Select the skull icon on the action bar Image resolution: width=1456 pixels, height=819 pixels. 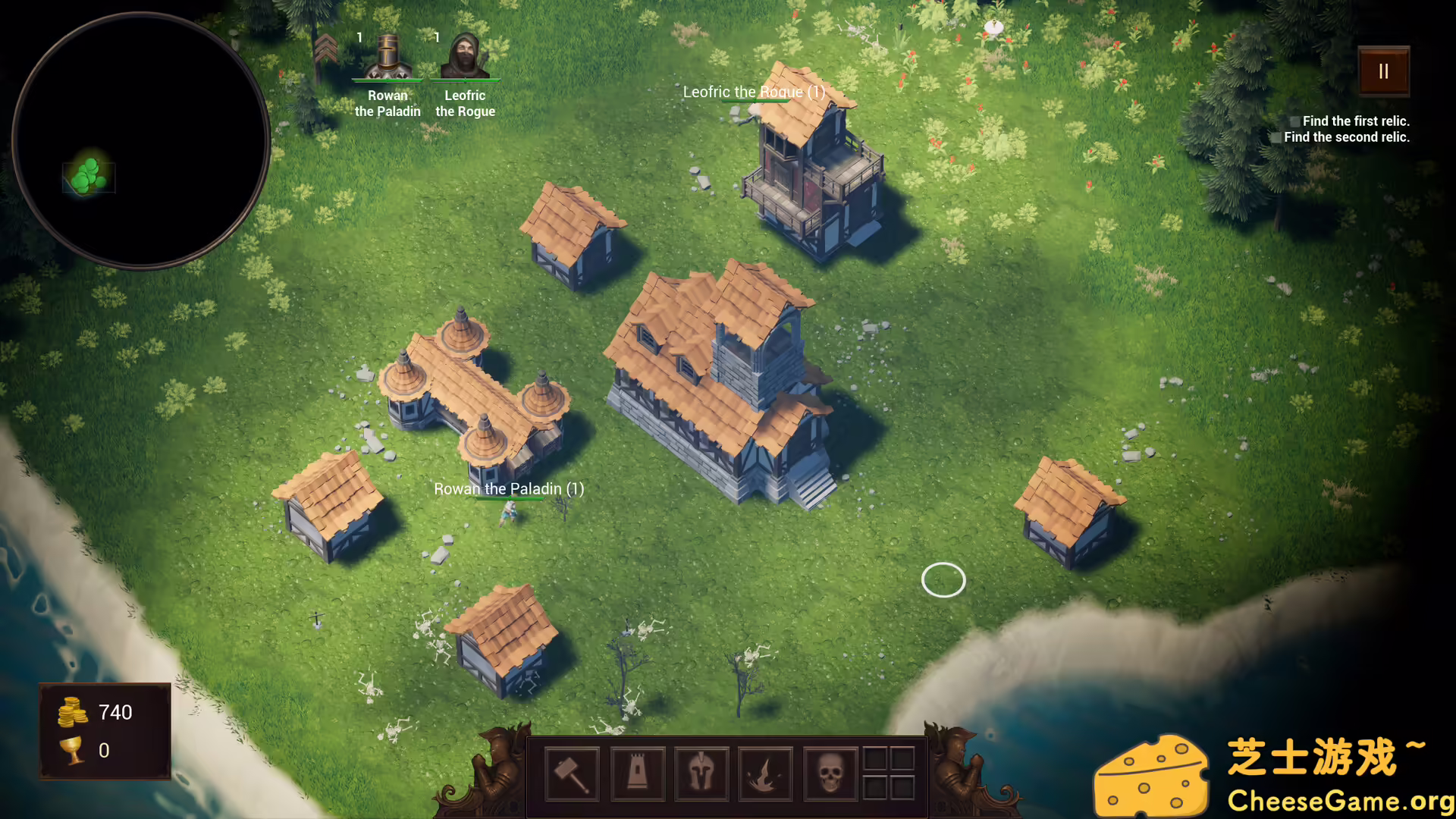click(x=829, y=773)
